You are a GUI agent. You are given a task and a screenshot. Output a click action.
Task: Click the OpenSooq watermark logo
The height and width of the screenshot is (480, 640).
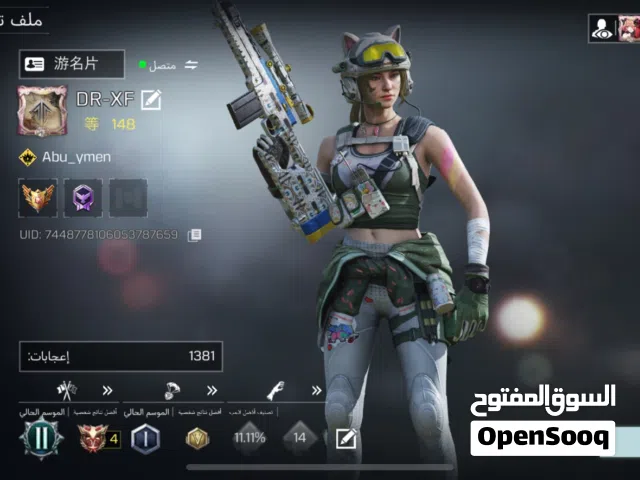tap(543, 437)
